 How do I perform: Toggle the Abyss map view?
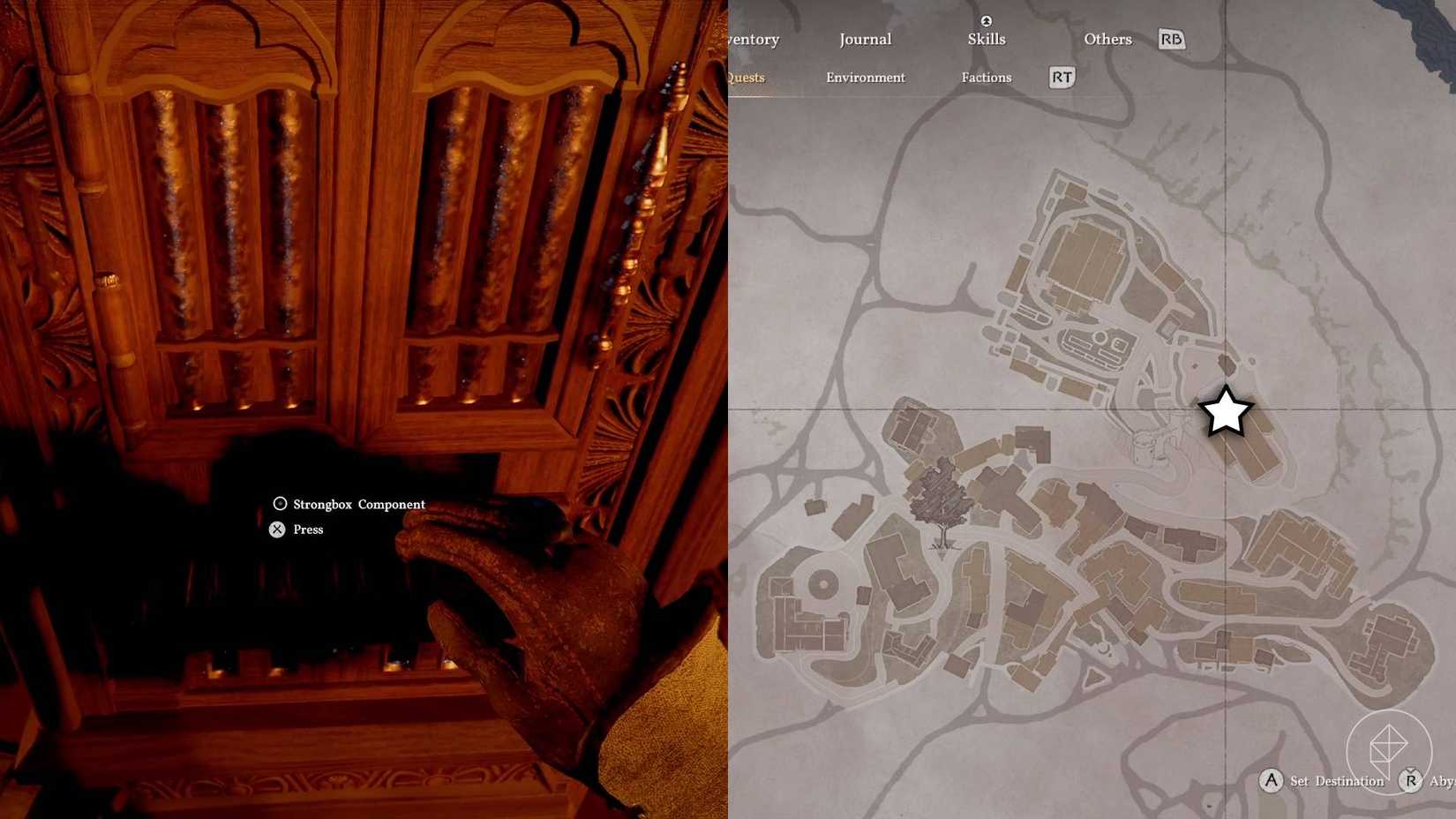click(1438, 781)
